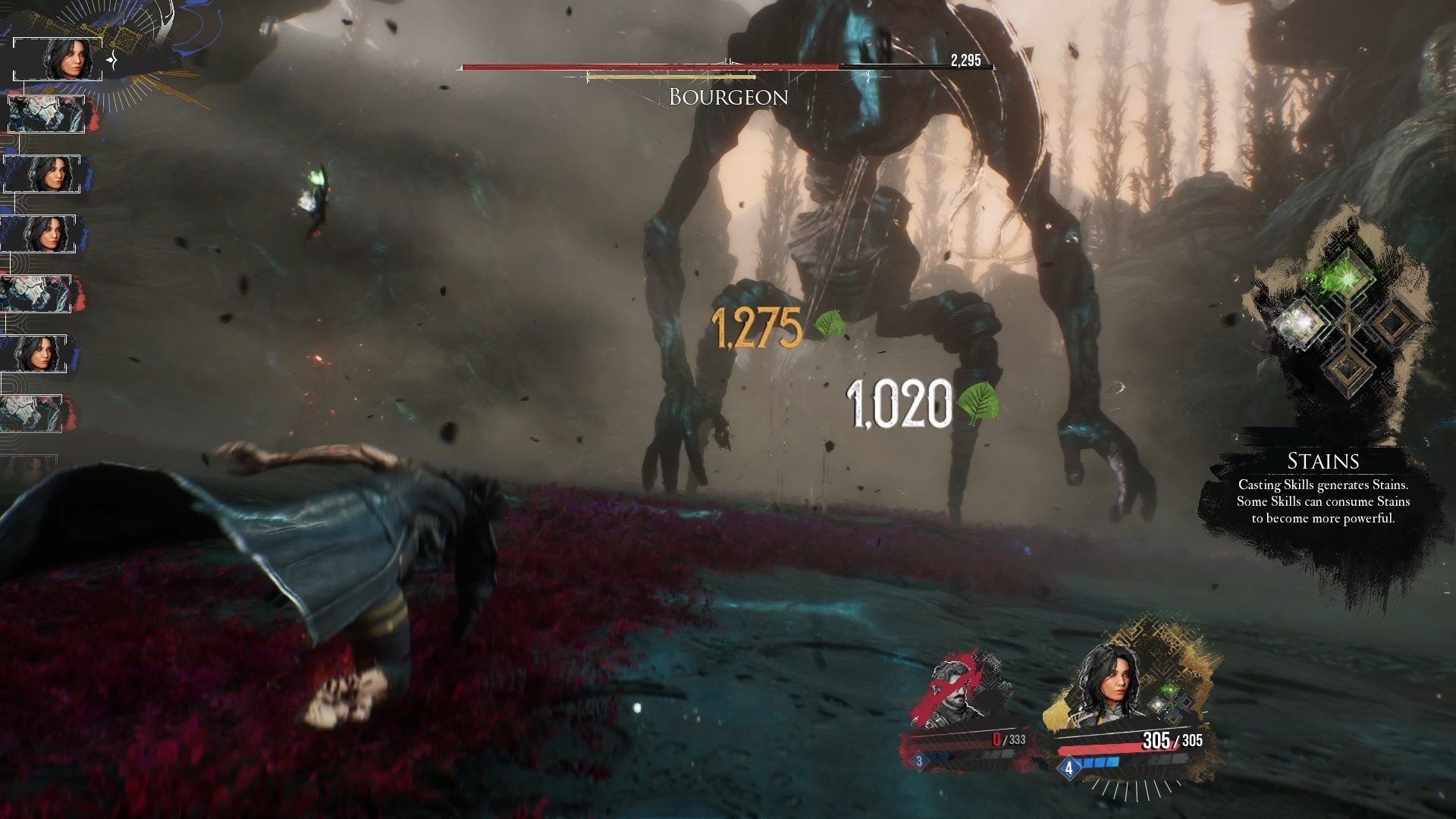This screenshot has width=1456, height=819.
Task: Select Lune's active turn portrait in turn order
Action: coord(58,58)
